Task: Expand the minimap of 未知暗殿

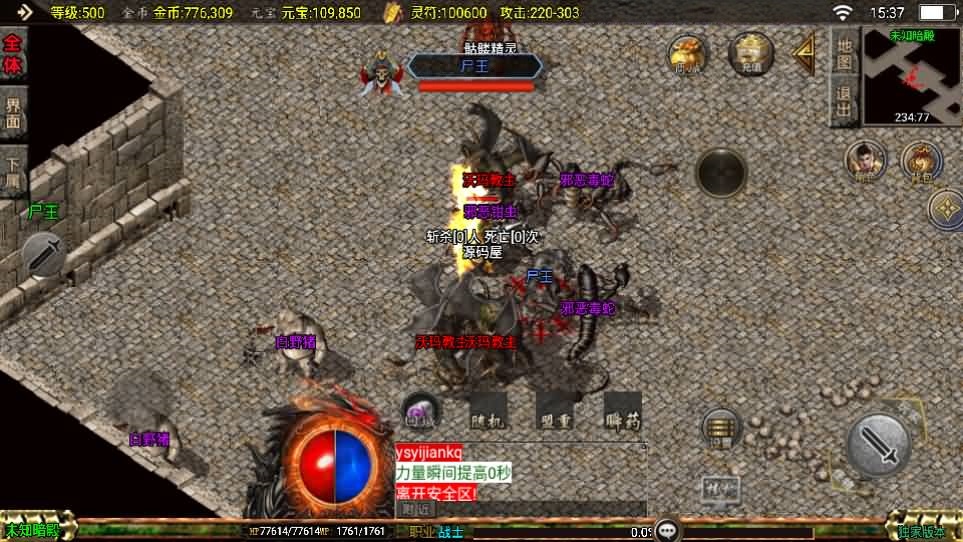Action: pos(912,76)
